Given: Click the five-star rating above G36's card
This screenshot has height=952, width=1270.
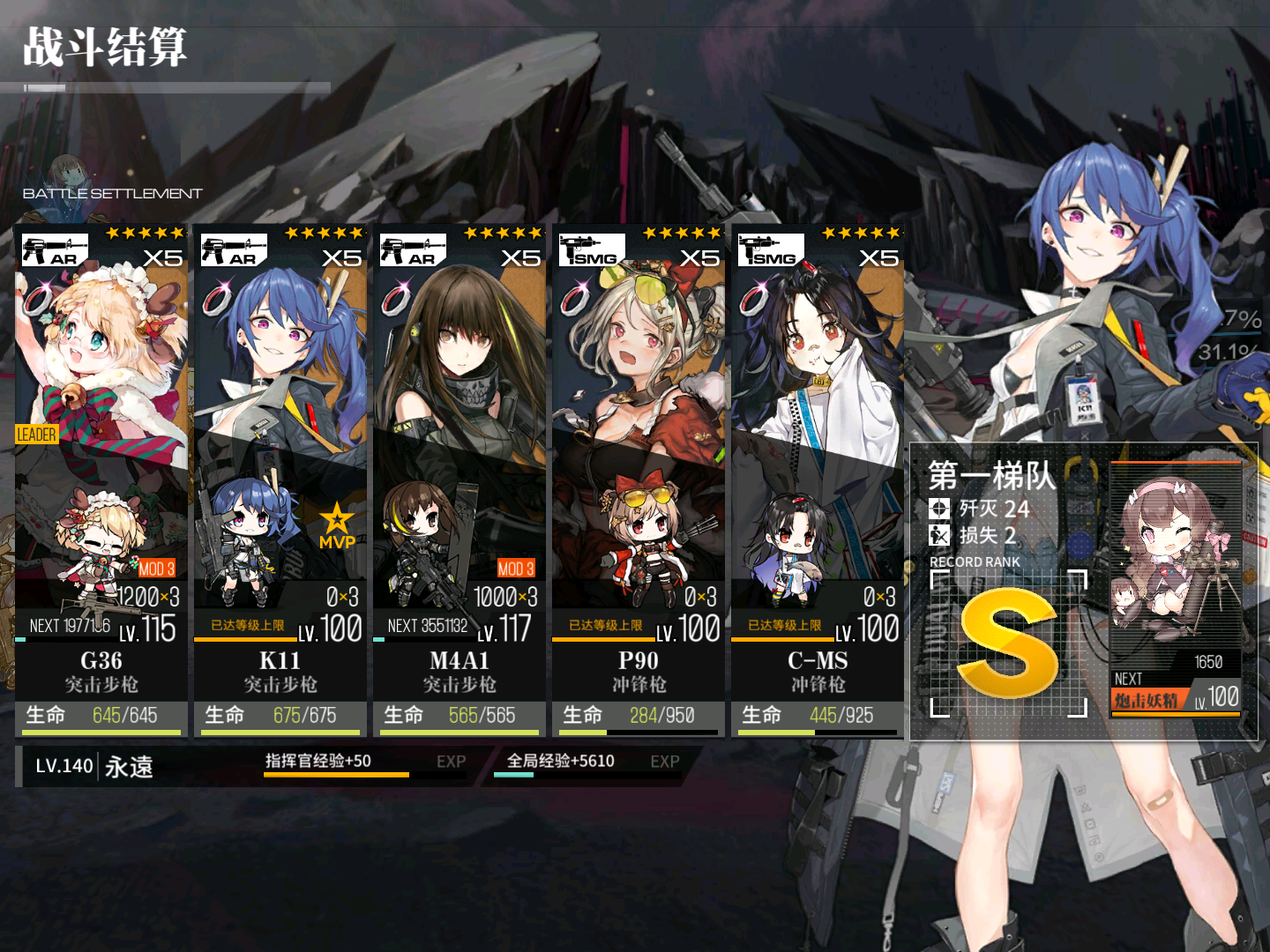Looking at the screenshot, I should pyautogui.click(x=146, y=232).
